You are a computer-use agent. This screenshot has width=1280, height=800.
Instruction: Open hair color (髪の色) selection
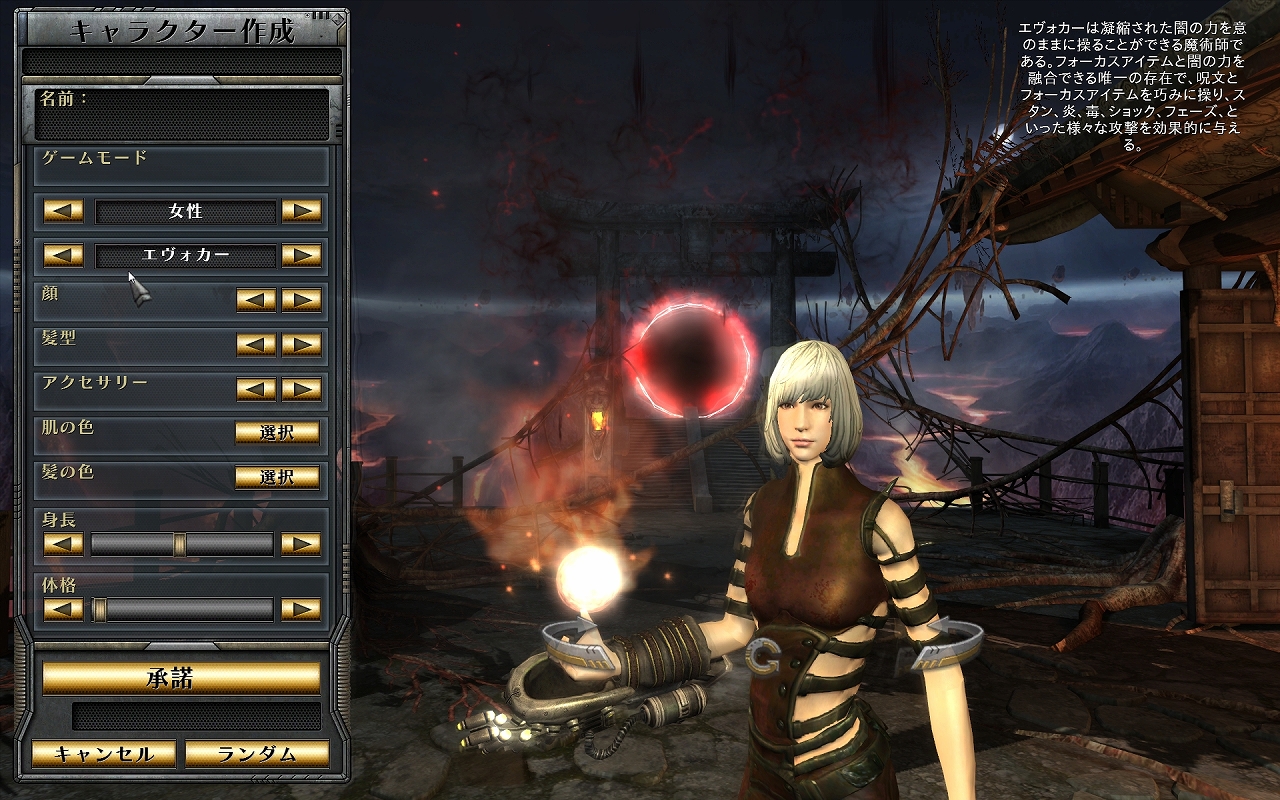[x=277, y=477]
